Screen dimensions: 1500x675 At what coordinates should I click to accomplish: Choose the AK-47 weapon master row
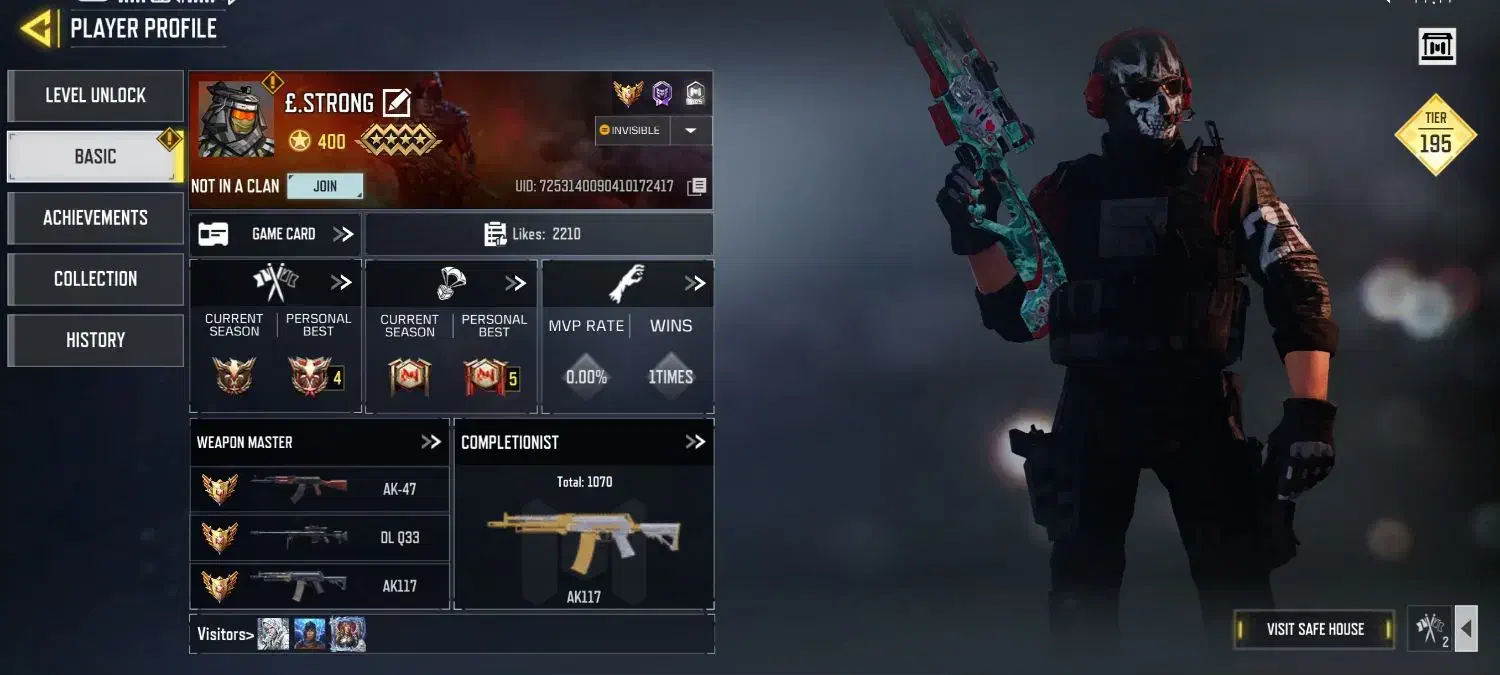coord(319,490)
